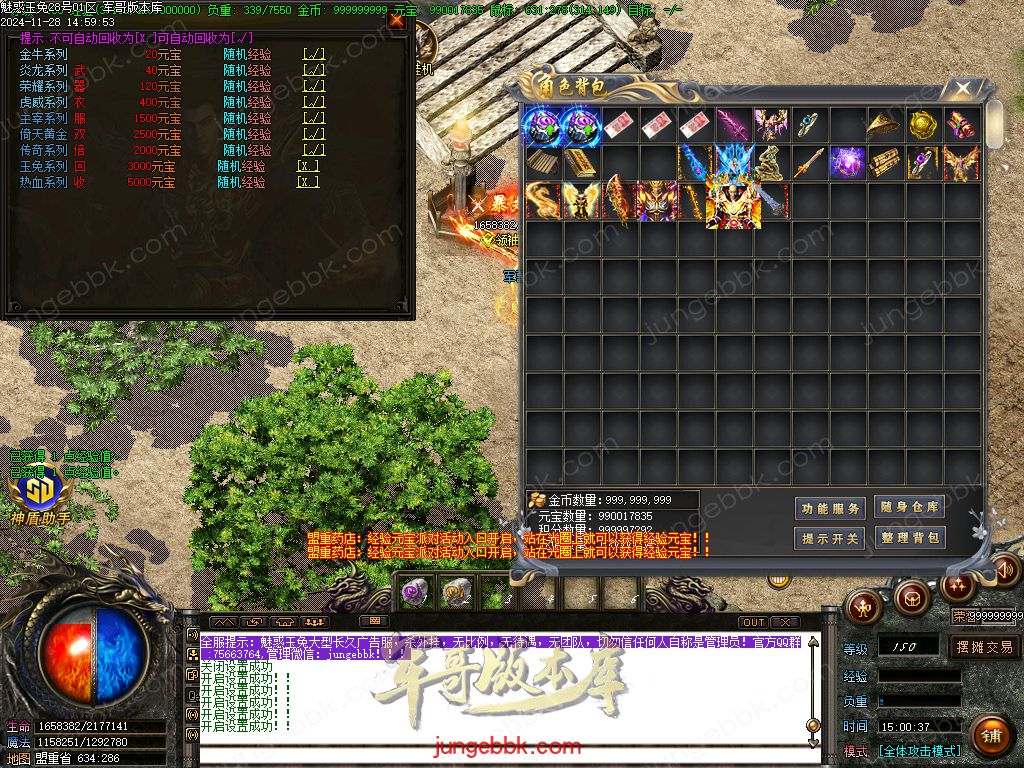Toggle auto-recycle for 主宰系列

tap(313, 119)
